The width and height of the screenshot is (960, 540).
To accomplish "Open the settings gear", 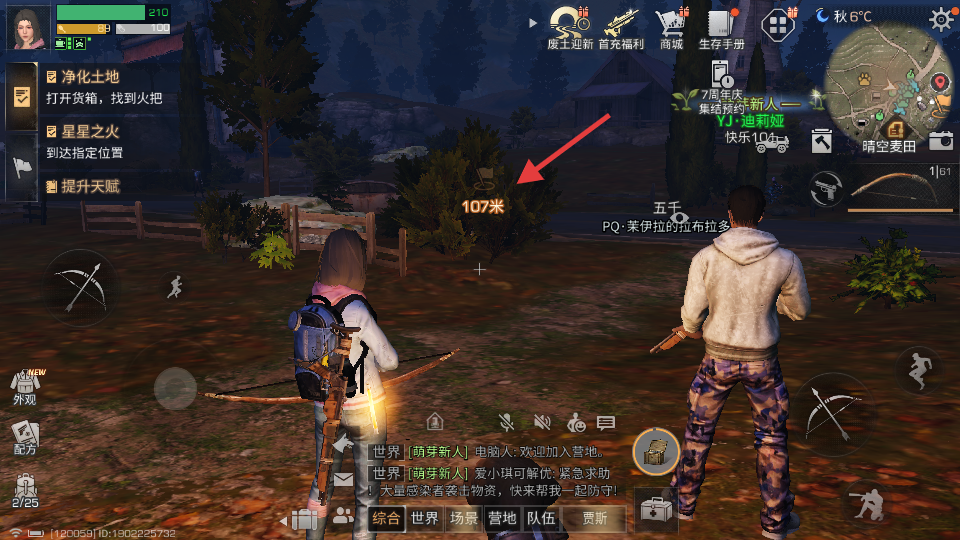I will point(941,19).
